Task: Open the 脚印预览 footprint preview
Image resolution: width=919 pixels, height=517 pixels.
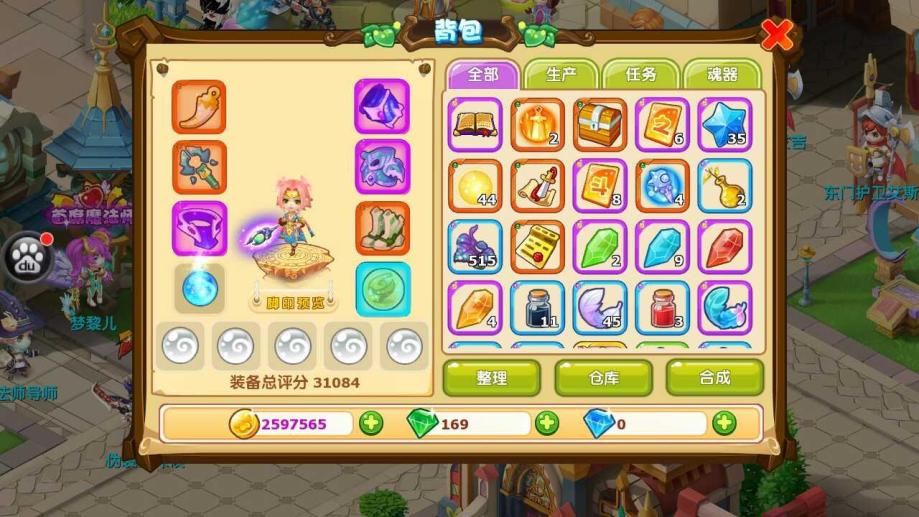Action: [x=293, y=300]
